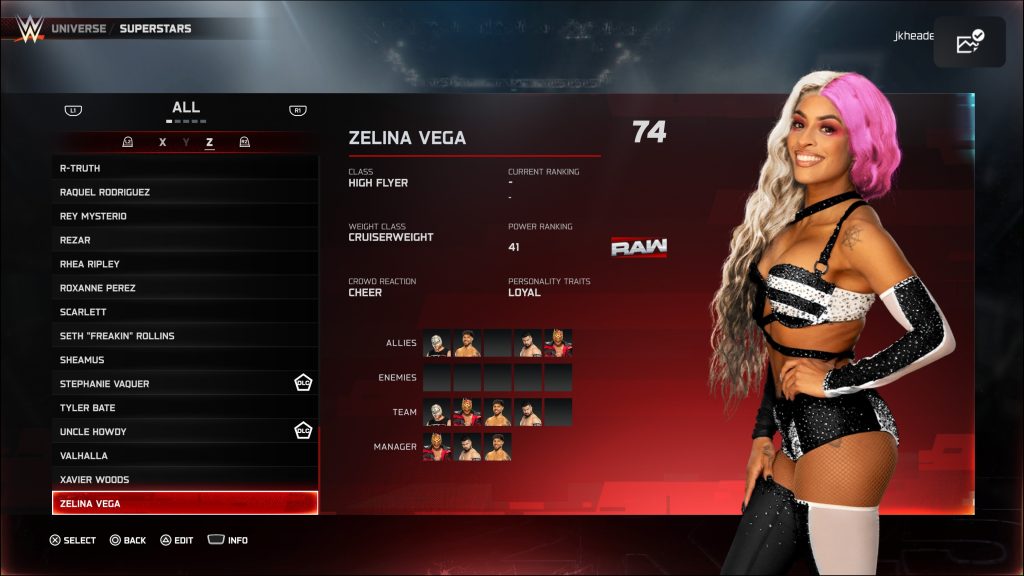Image resolution: width=1024 pixels, height=576 pixels.
Task: Pick Uncle Howdy in the roster
Action: point(185,432)
